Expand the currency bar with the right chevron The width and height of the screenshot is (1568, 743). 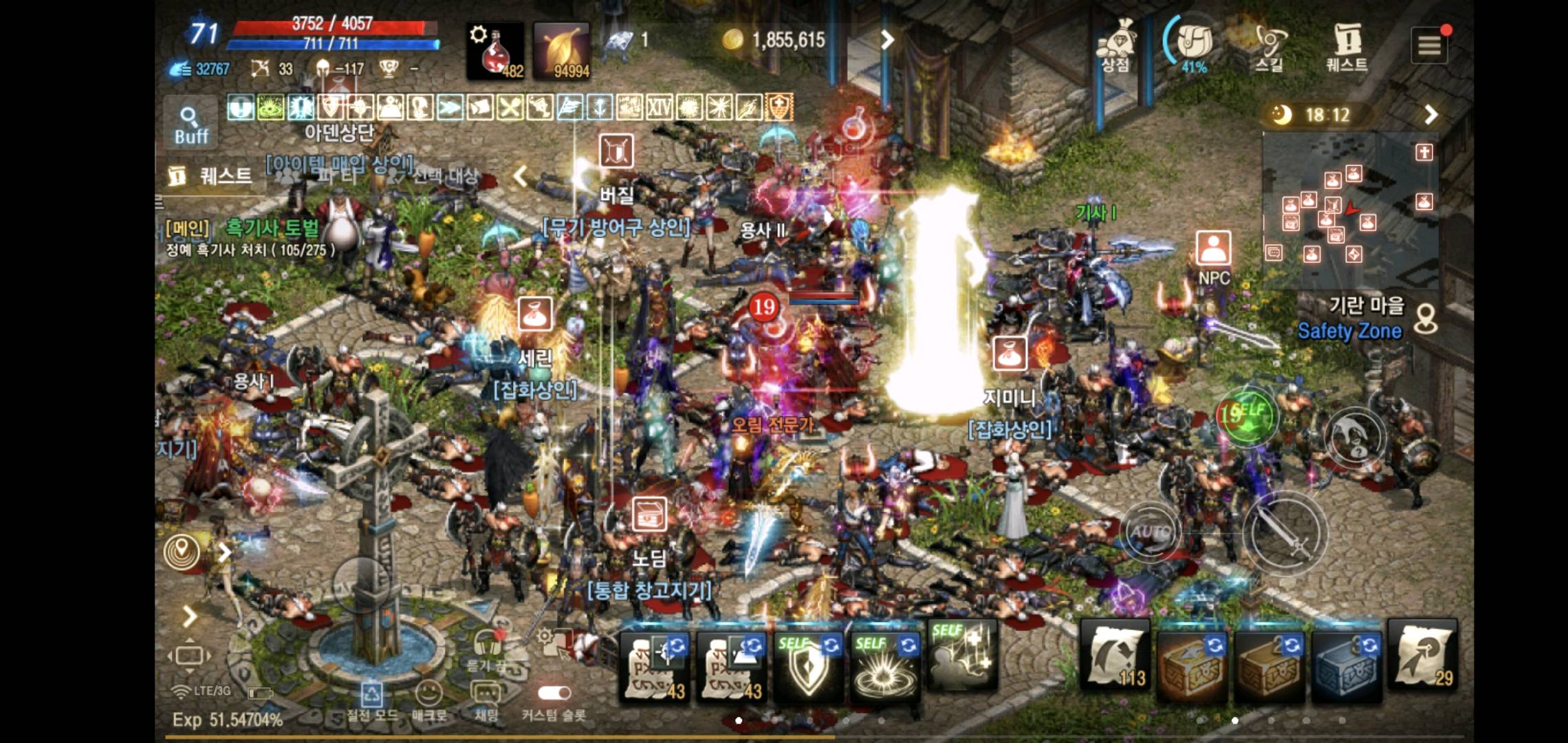click(x=887, y=40)
